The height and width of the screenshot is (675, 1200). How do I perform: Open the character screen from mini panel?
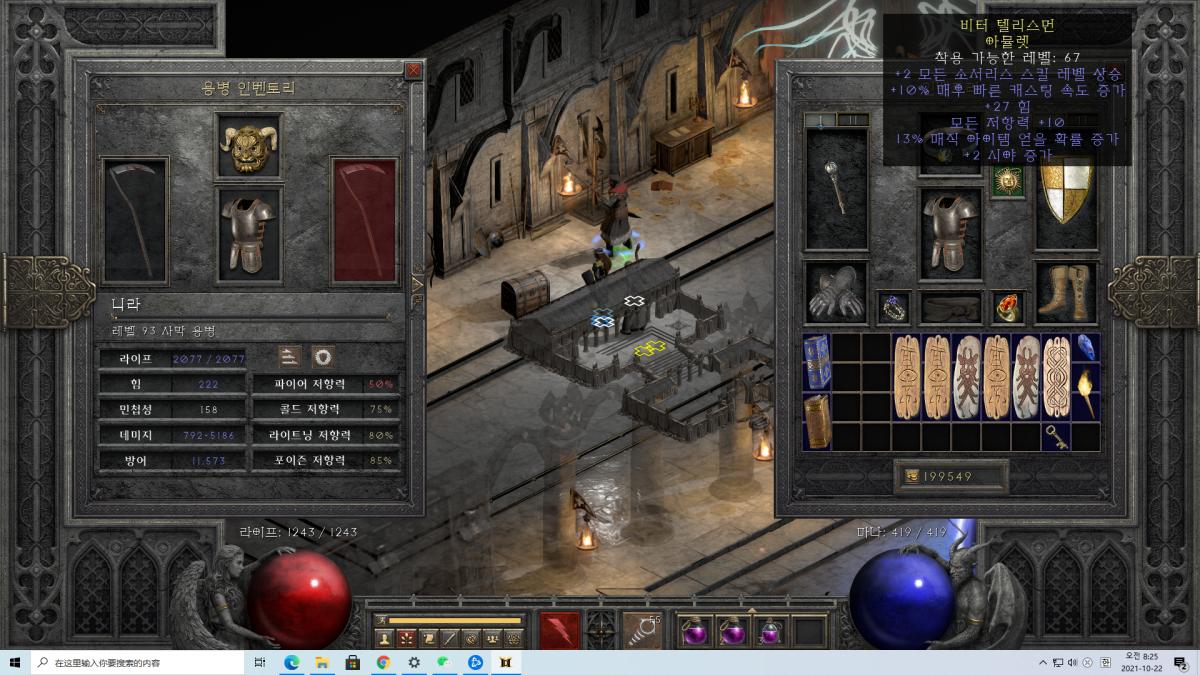(384, 637)
